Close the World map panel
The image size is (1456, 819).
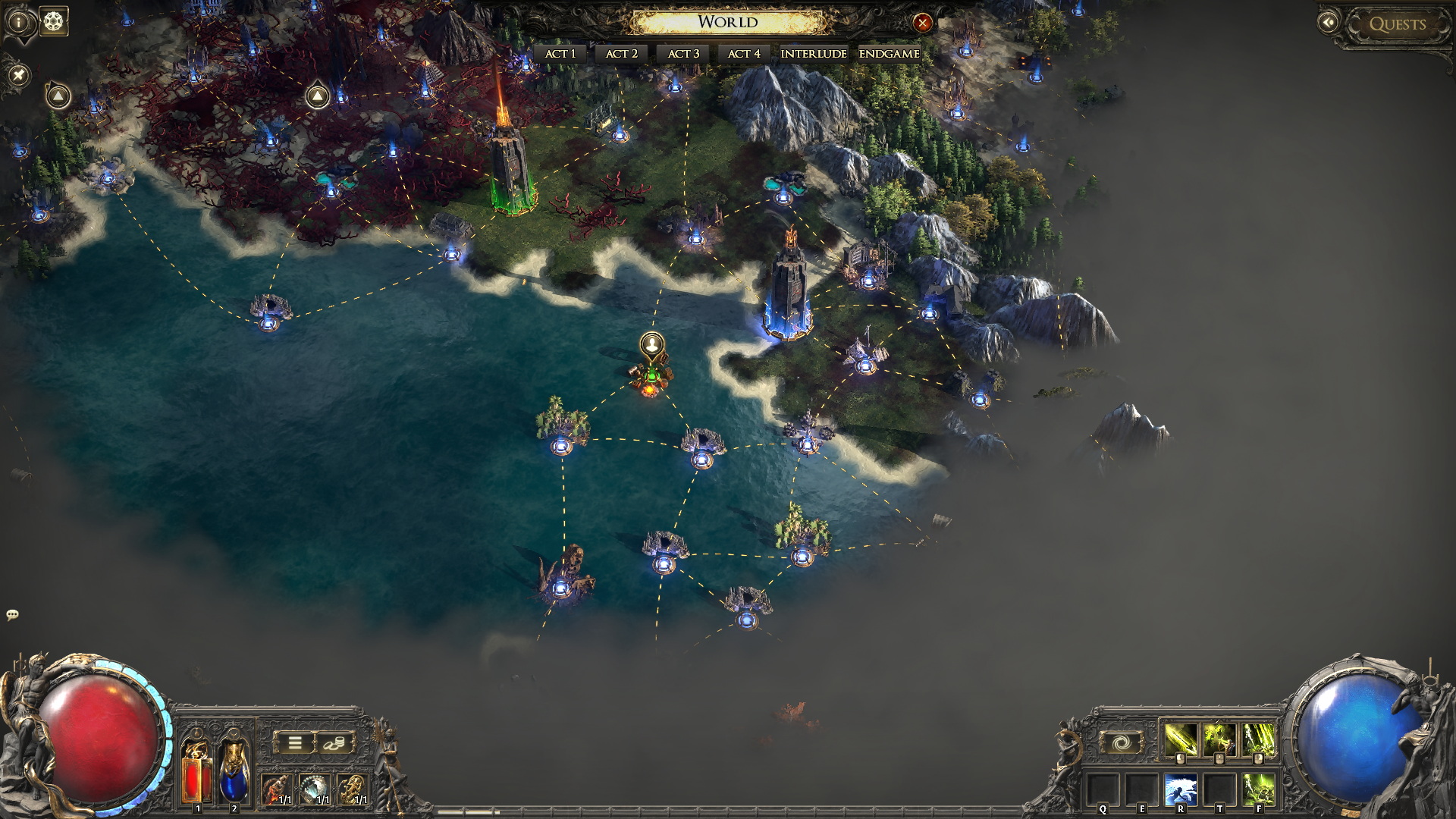click(922, 23)
